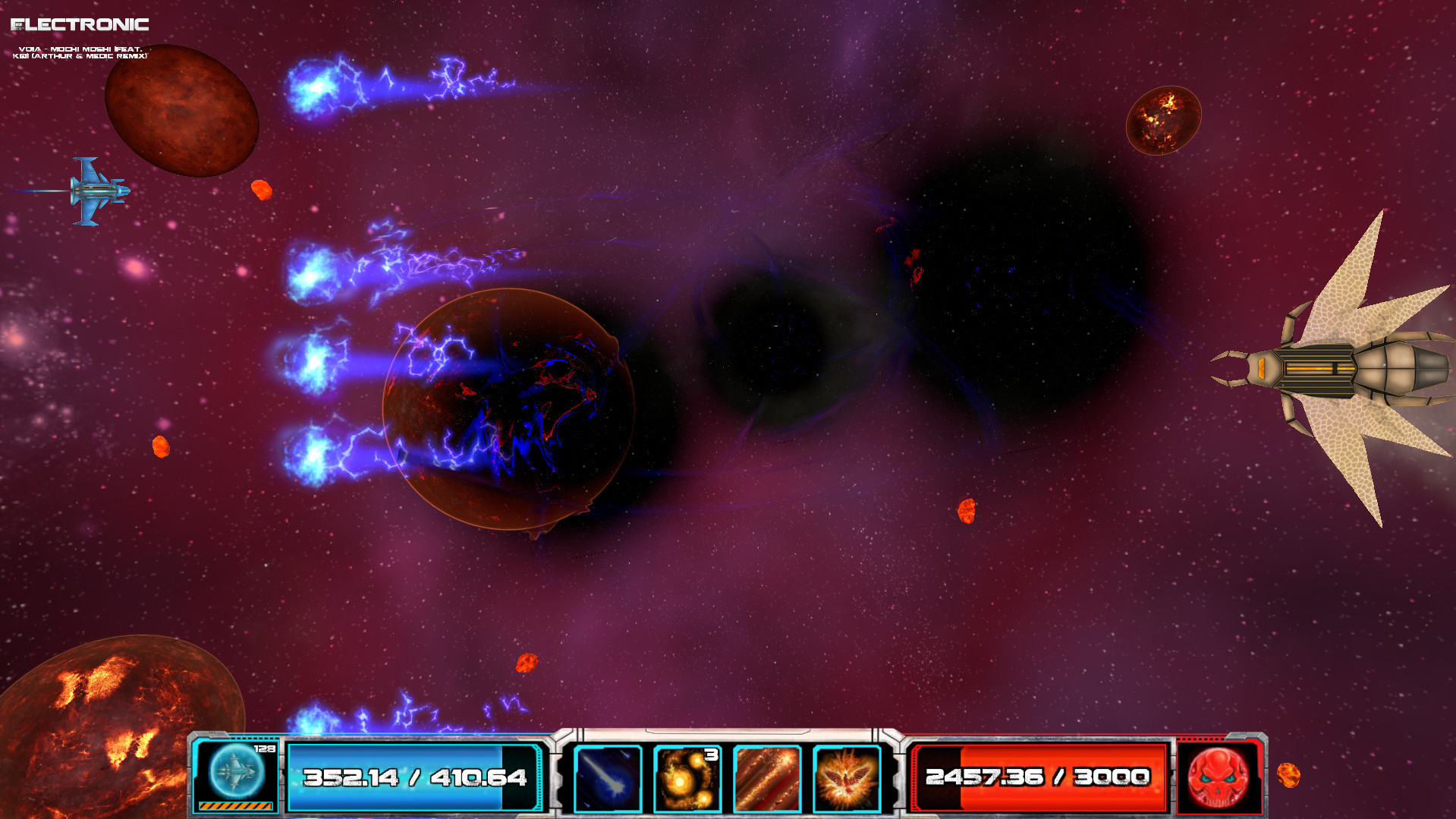
Task: Use the orbiting fireballs ability
Action: point(687,778)
